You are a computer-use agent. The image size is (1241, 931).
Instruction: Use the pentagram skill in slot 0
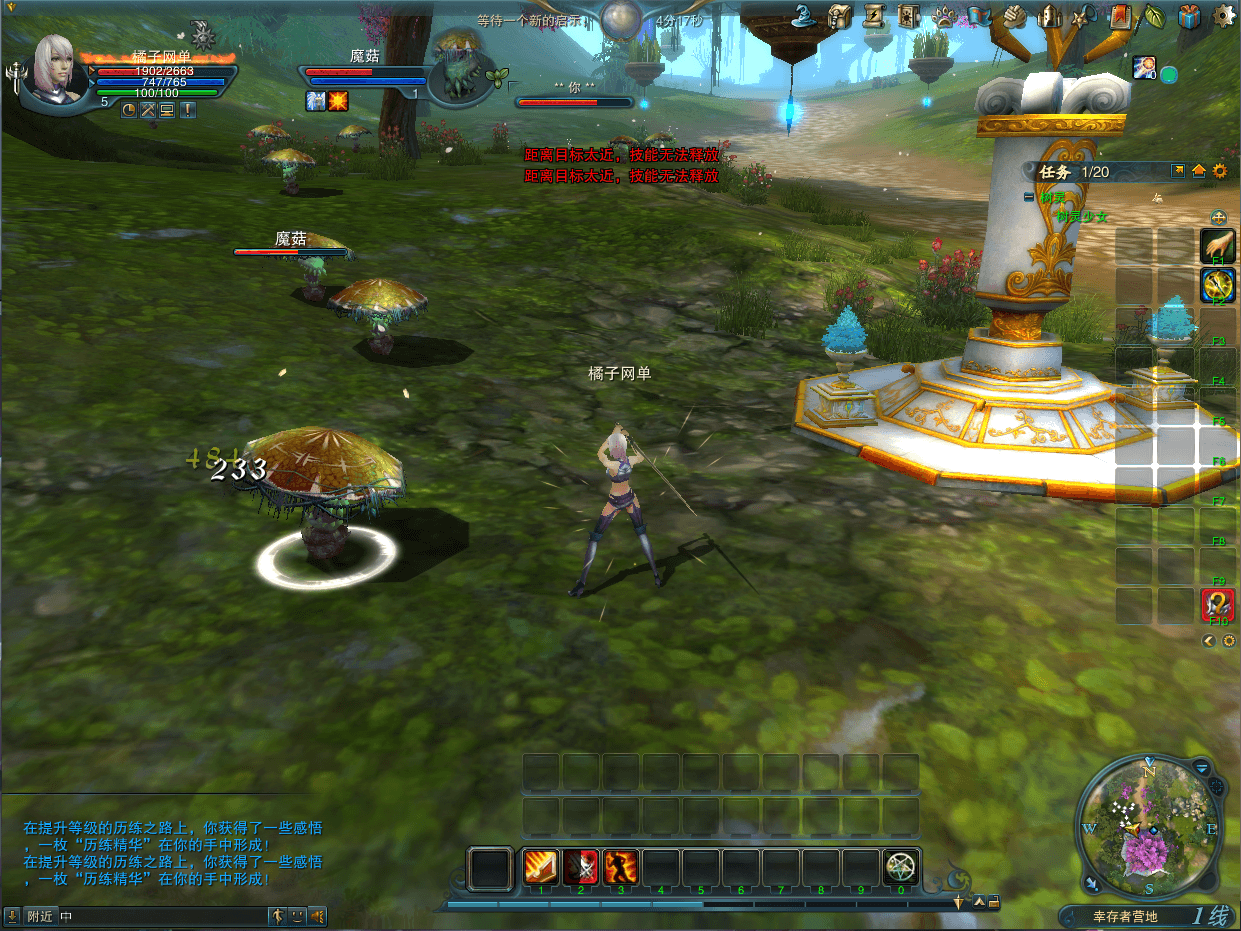click(901, 866)
